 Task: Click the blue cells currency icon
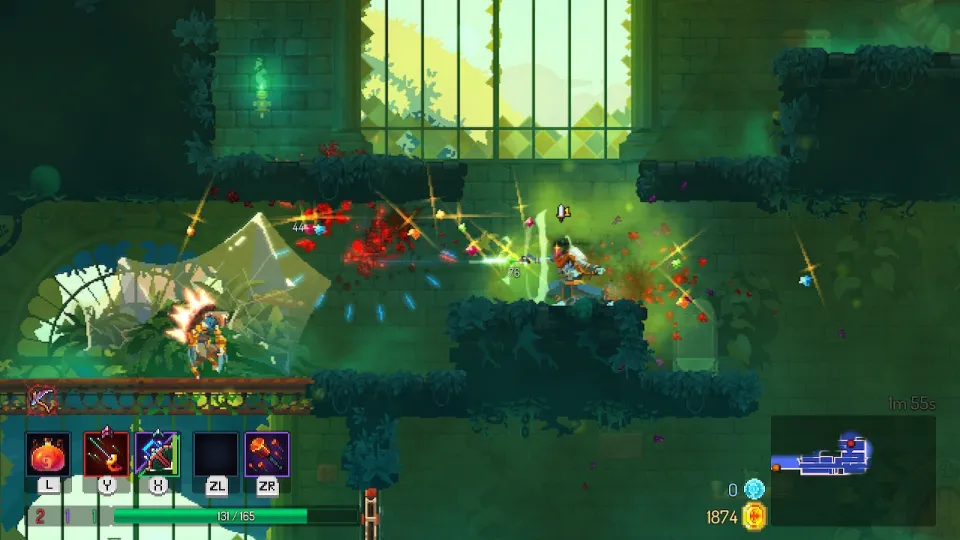coord(754,489)
